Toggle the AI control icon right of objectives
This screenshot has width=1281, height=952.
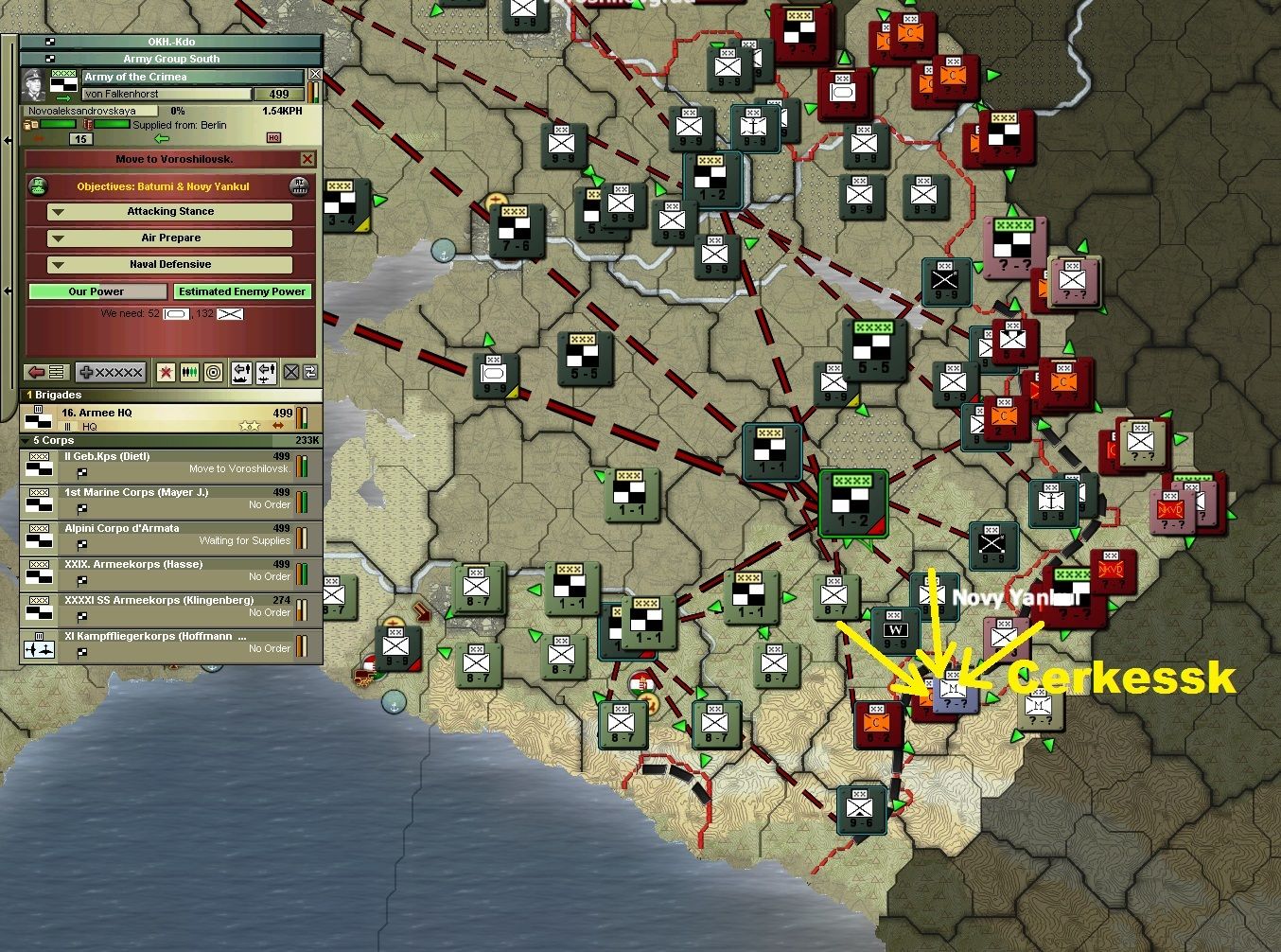point(300,186)
